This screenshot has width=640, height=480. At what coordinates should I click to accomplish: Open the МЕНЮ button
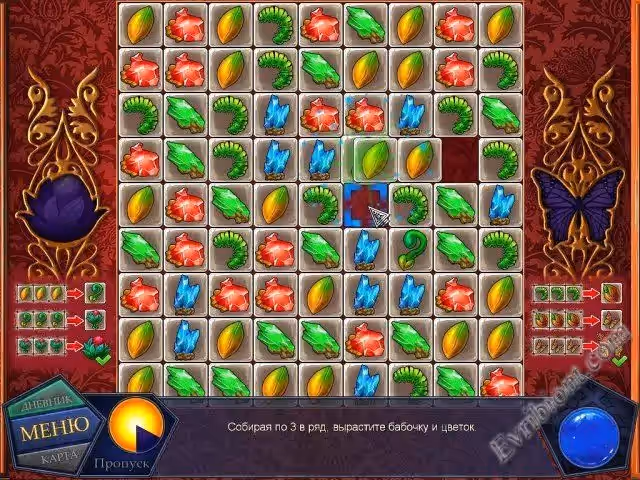[x=54, y=428]
